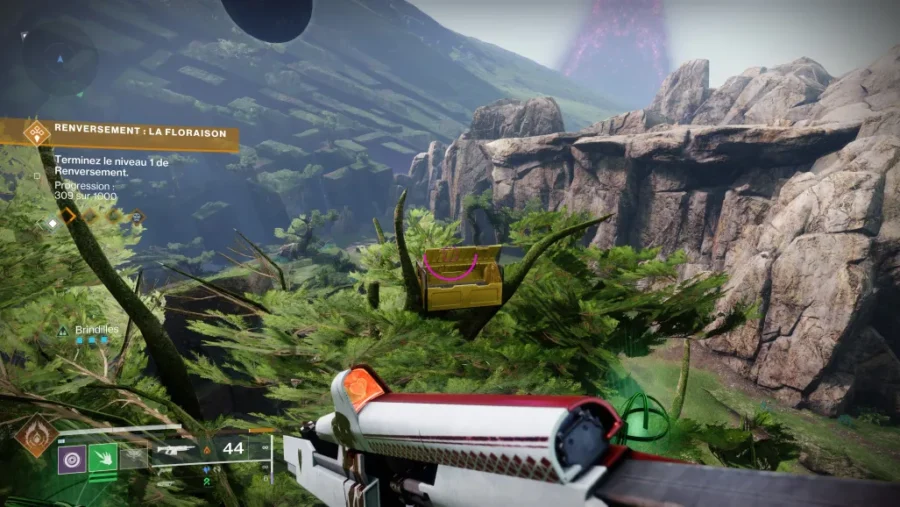900x507 pixels.
Task: Activate the purple grenade ability icon
Action: [72, 458]
